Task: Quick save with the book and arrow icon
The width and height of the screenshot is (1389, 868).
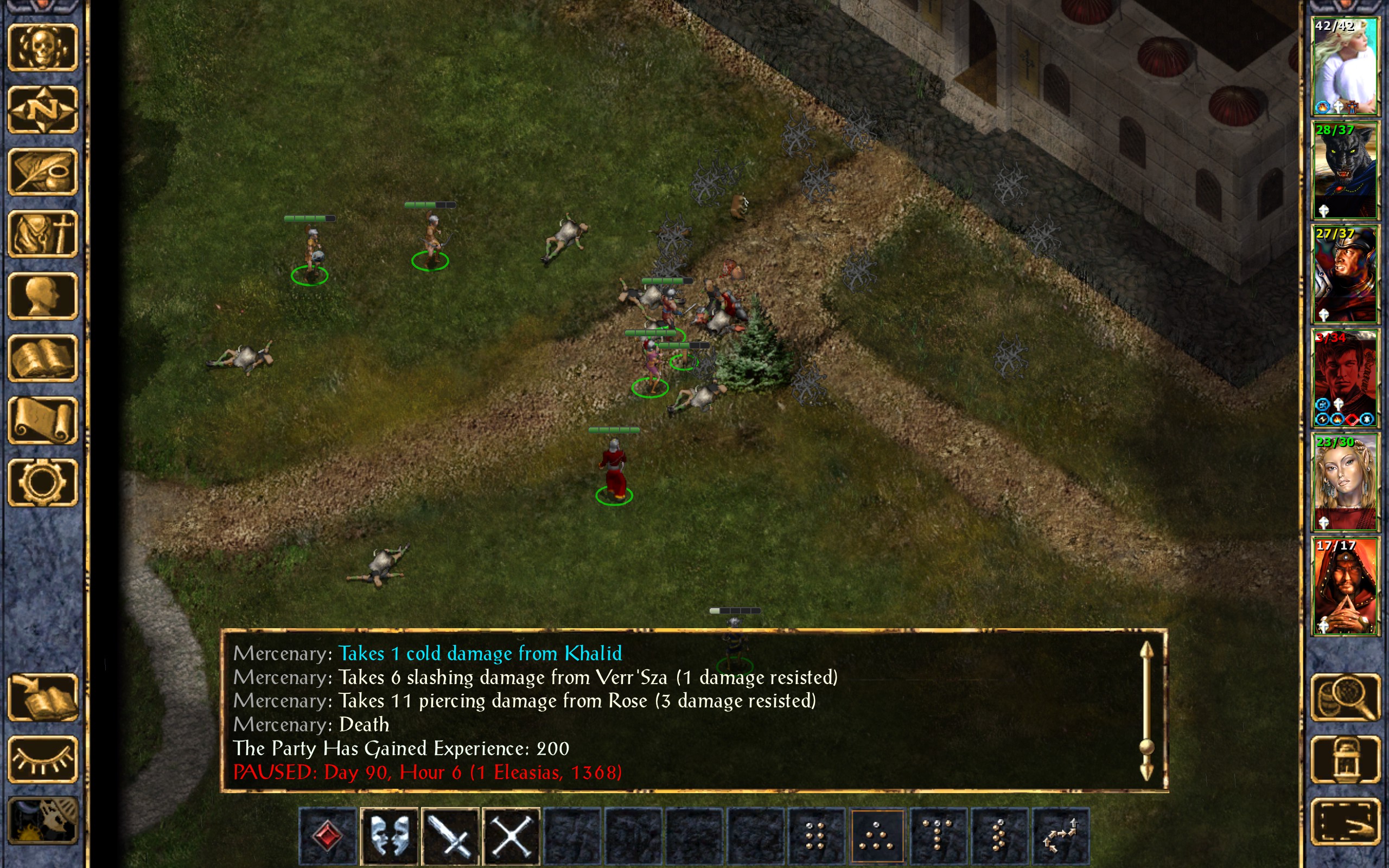Action: [42, 698]
